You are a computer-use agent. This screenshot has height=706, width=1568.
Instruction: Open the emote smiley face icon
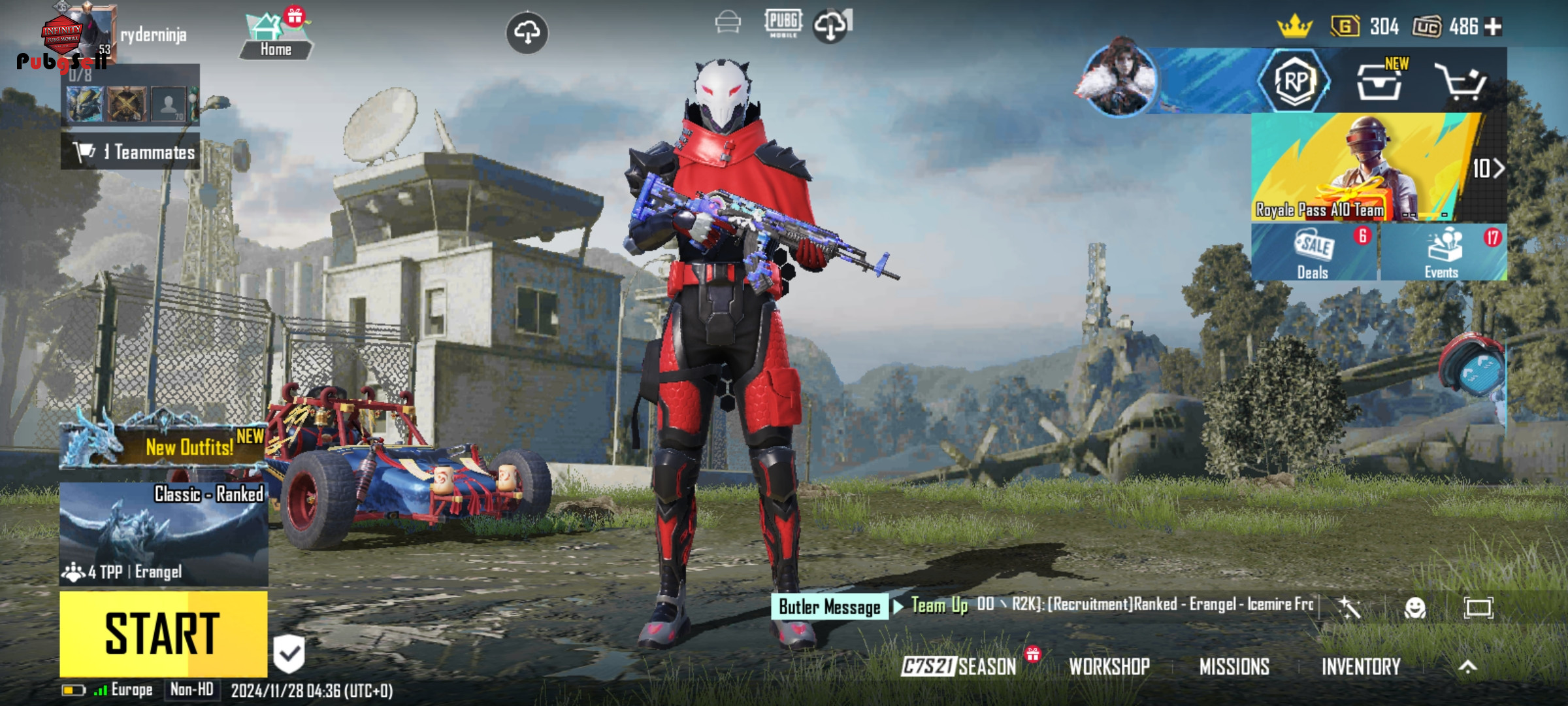pos(1415,608)
